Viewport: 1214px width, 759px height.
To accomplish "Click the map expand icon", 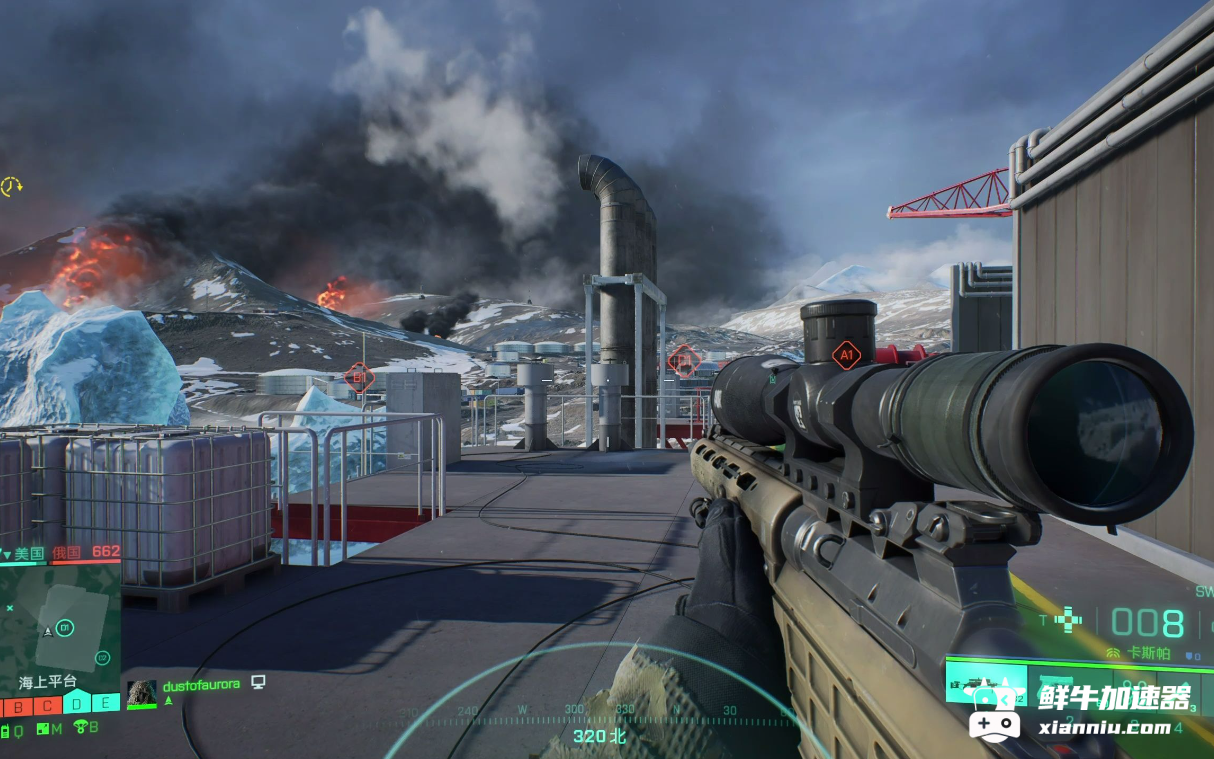I will click(43, 729).
